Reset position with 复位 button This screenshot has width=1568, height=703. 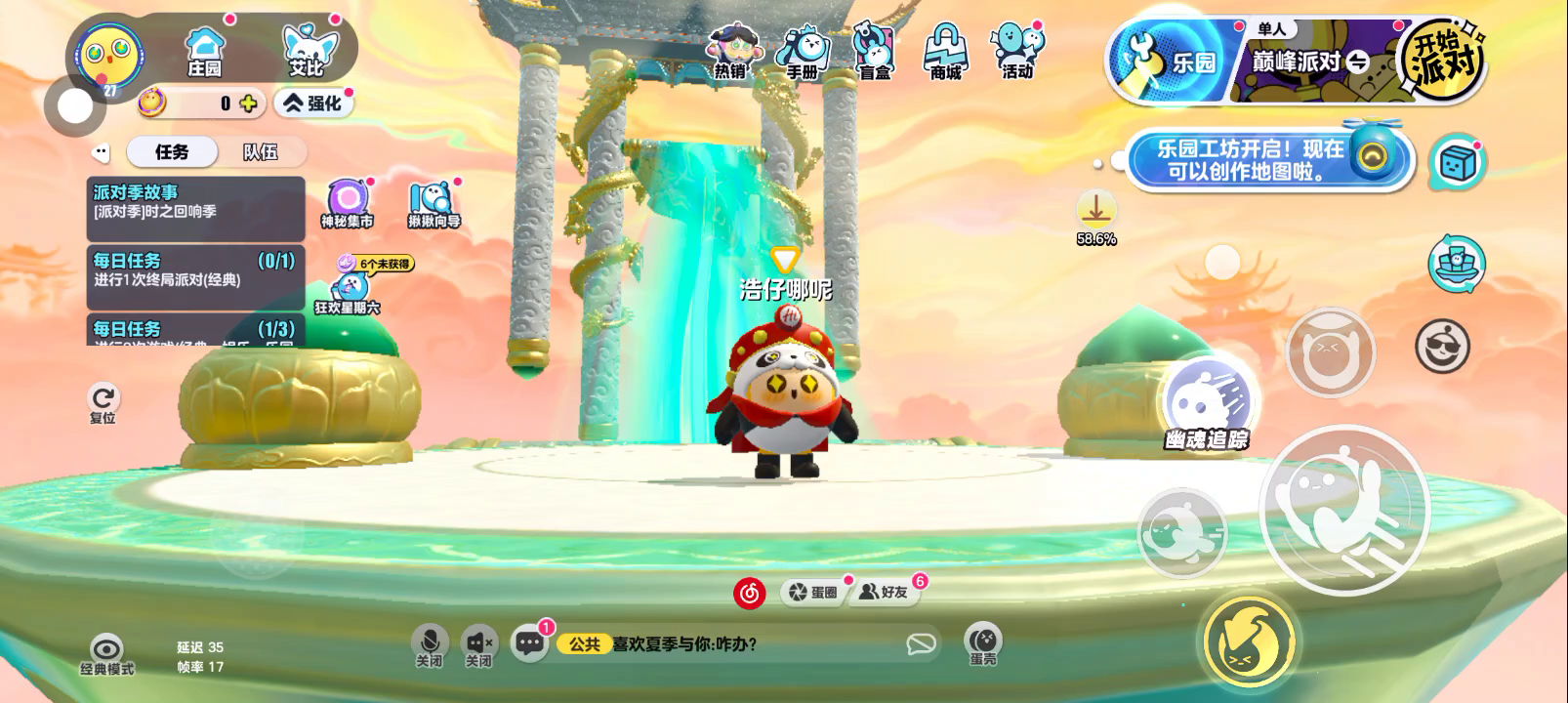103,403
